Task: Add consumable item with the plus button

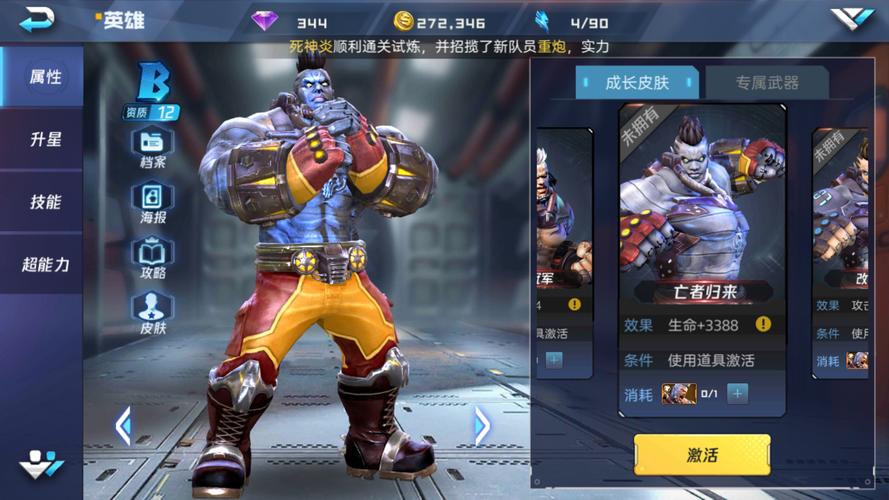Action: tap(737, 393)
